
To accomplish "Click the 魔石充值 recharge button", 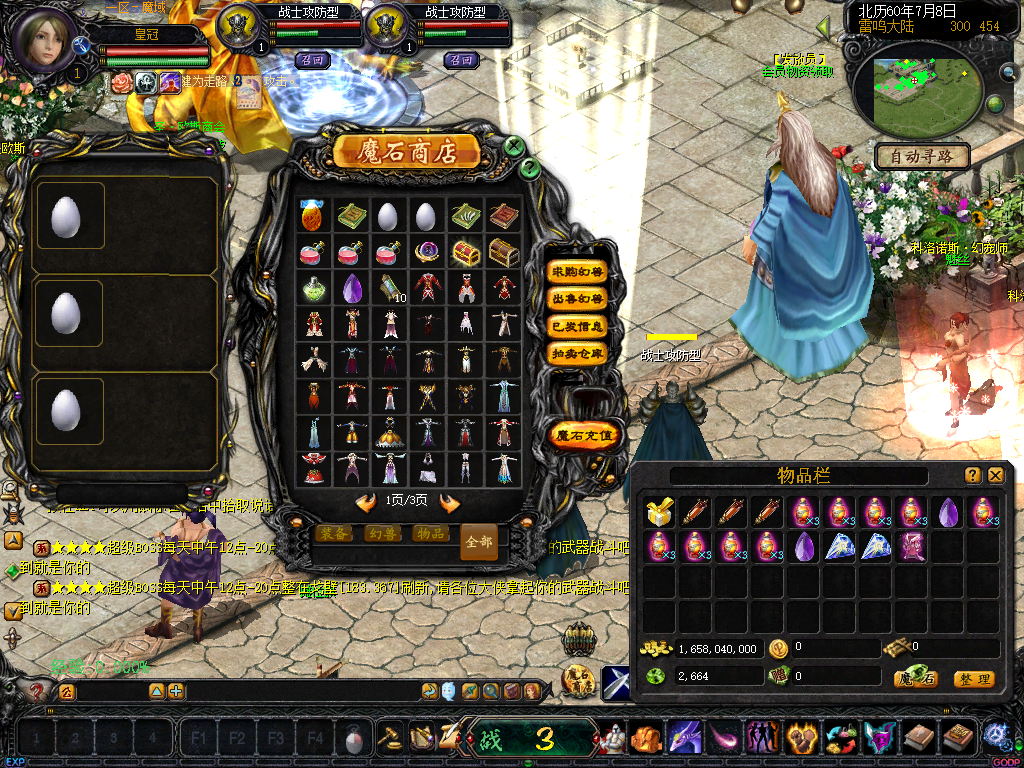I will click(x=587, y=435).
